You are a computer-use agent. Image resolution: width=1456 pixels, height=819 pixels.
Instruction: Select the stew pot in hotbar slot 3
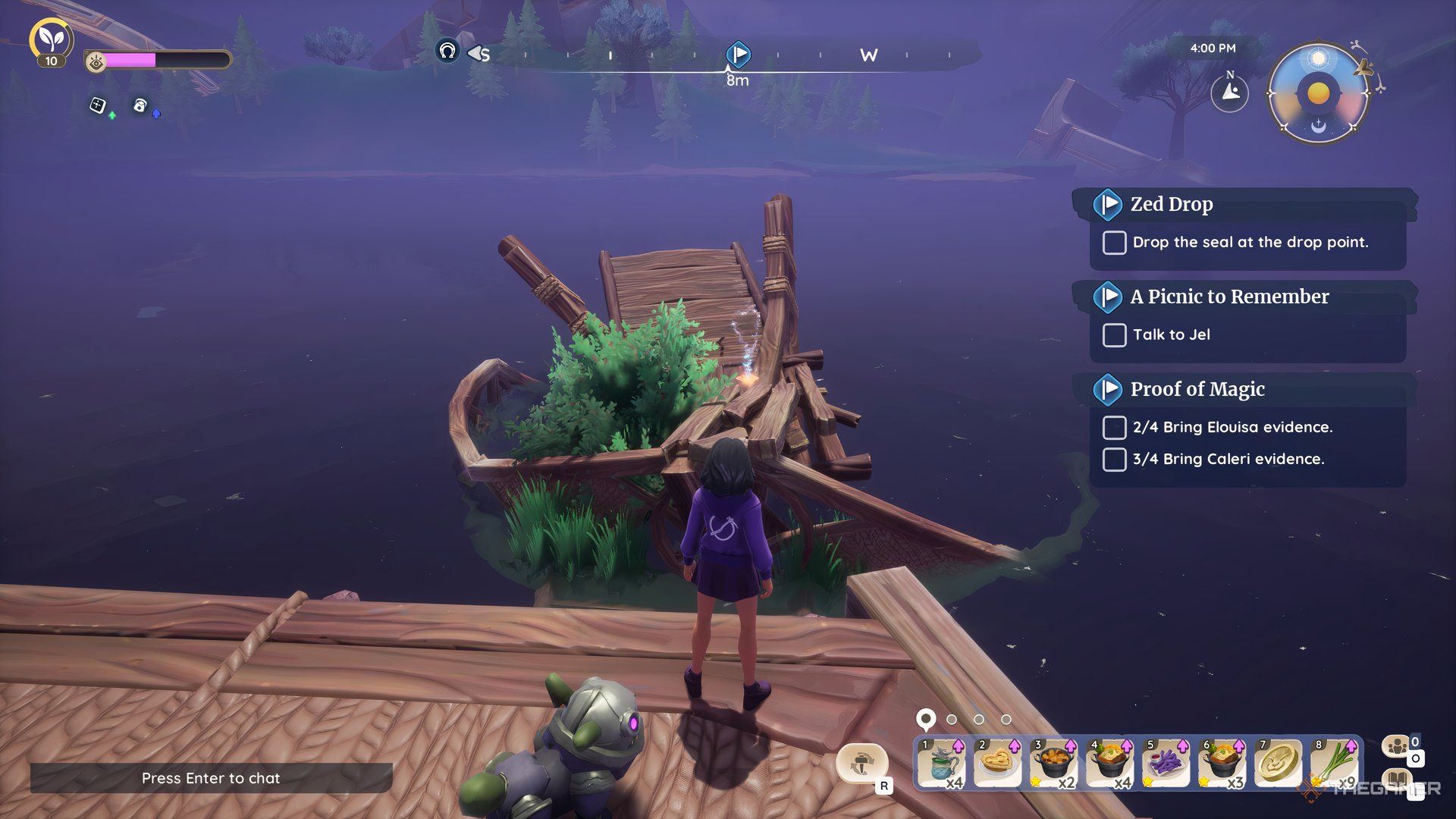point(1053,763)
